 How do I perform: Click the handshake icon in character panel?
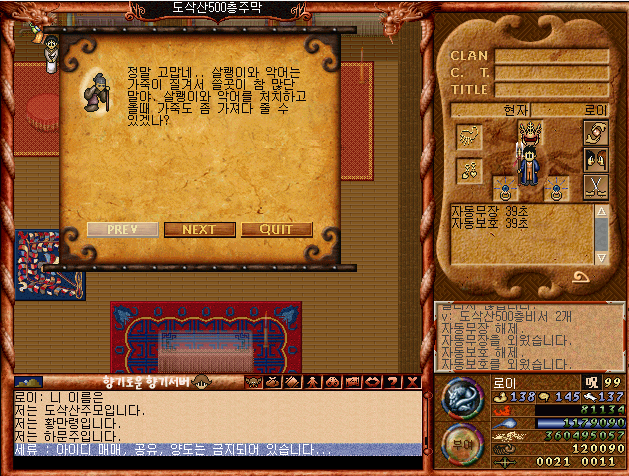point(596,134)
